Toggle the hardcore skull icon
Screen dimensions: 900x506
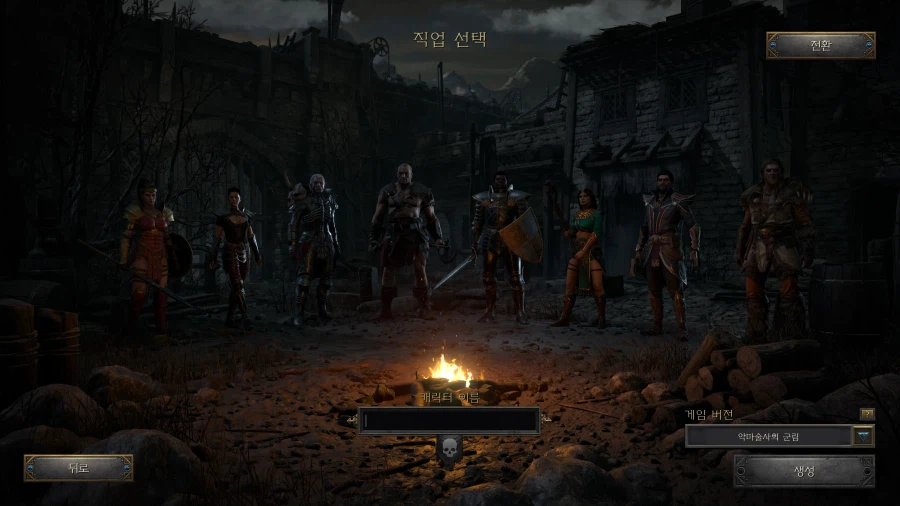pyautogui.click(x=449, y=449)
